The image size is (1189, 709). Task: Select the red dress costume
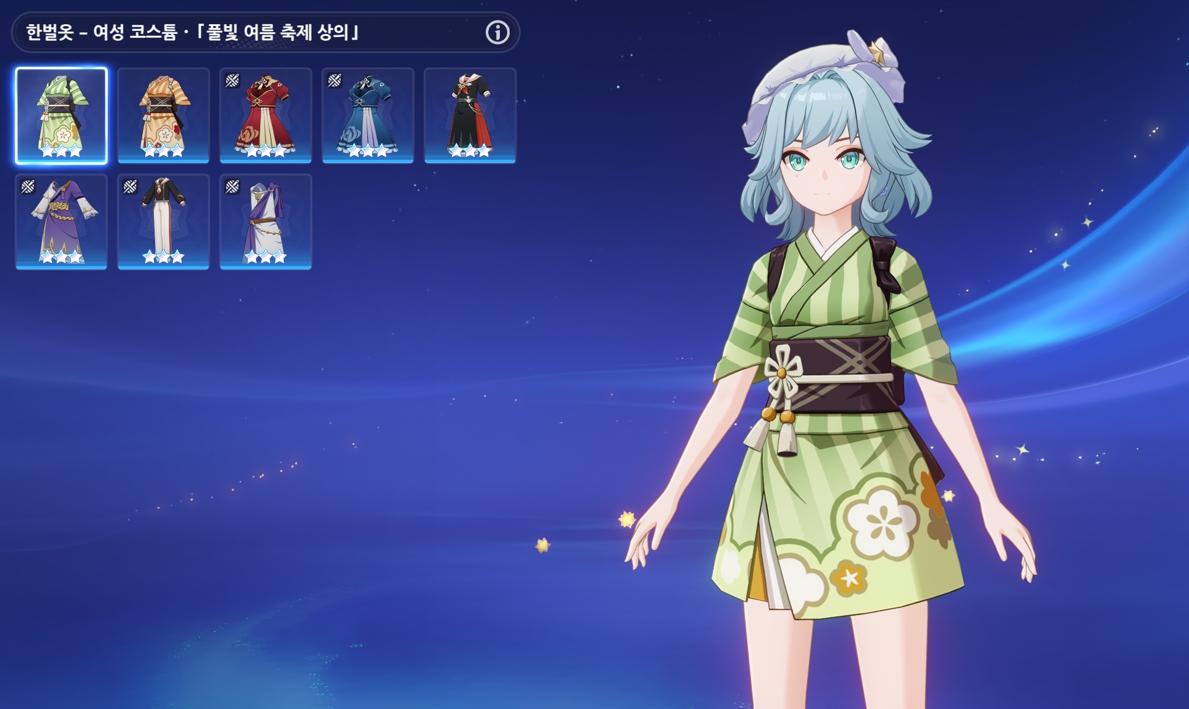(265, 115)
